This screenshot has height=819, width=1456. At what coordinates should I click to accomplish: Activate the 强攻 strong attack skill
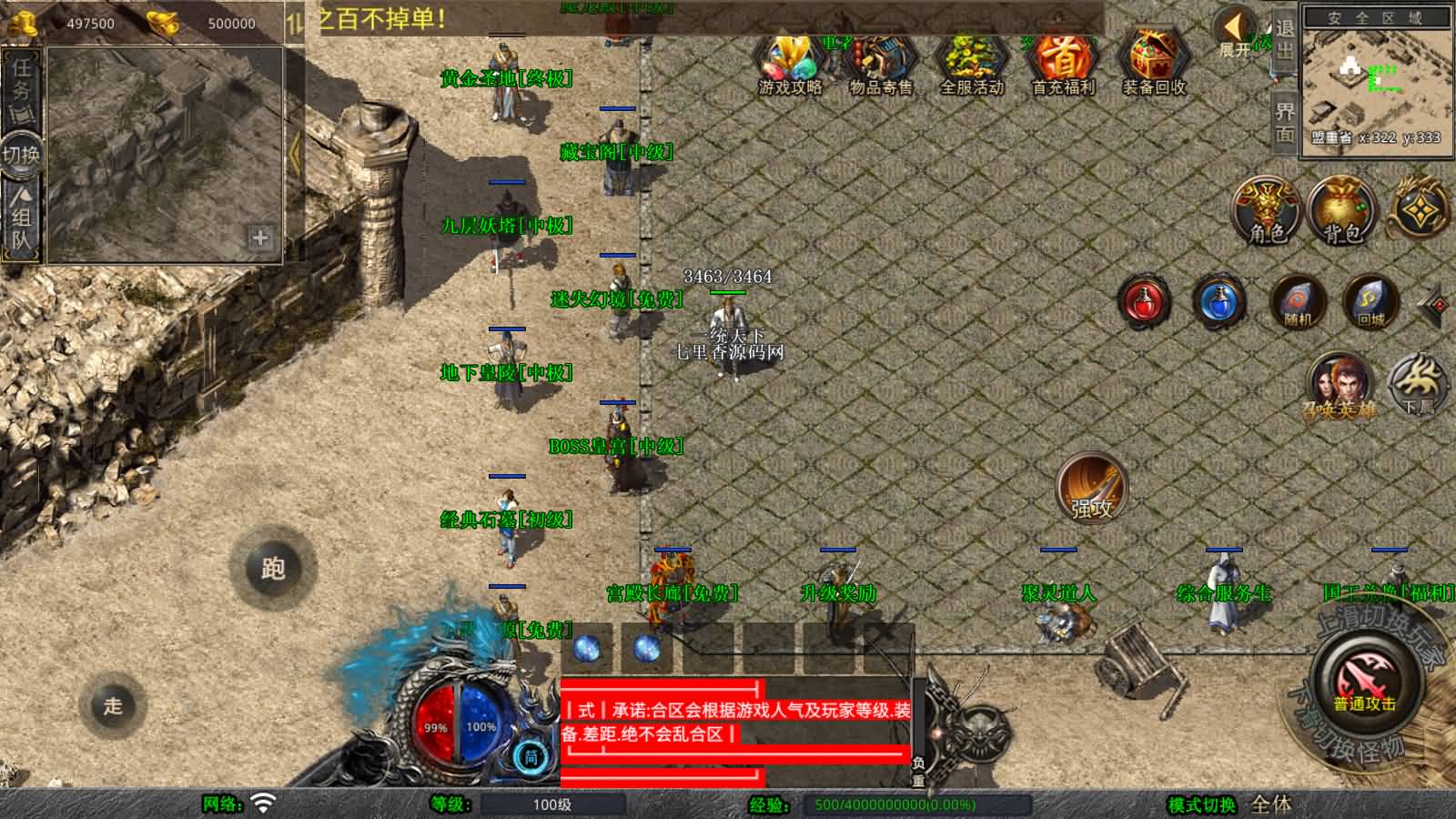[1089, 489]
